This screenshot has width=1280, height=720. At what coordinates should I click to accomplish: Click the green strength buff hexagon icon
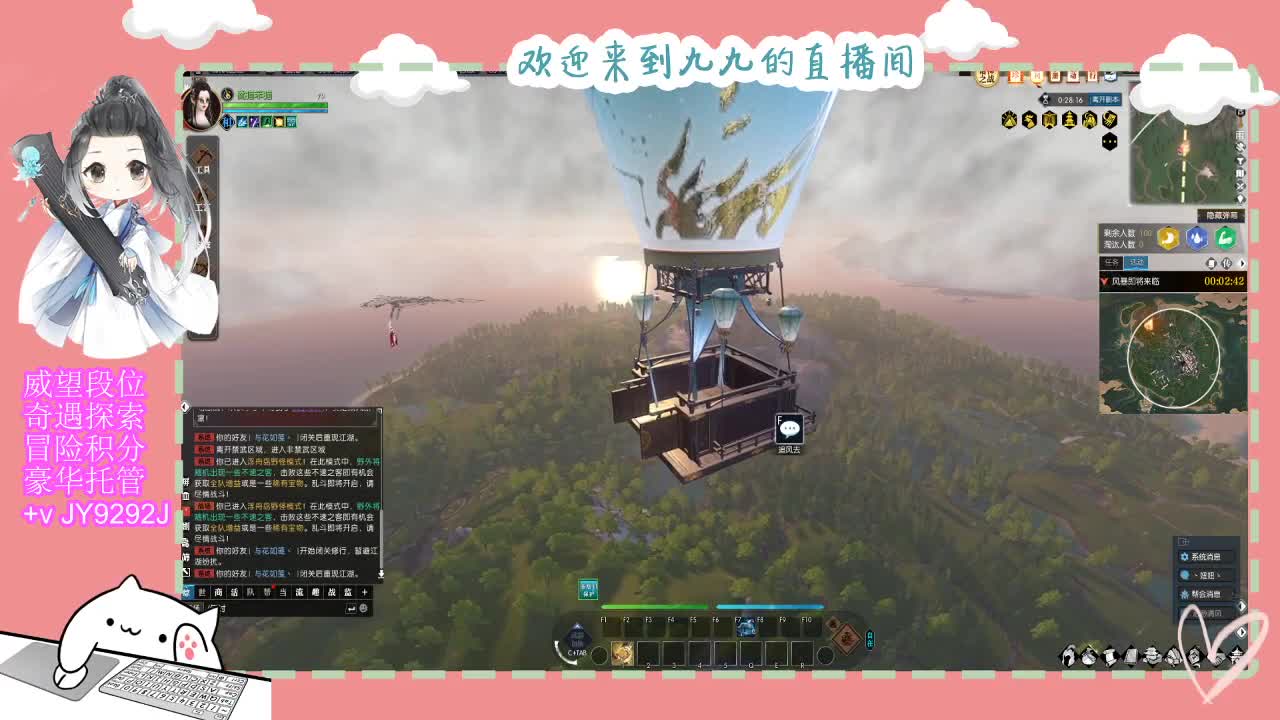1224,236
